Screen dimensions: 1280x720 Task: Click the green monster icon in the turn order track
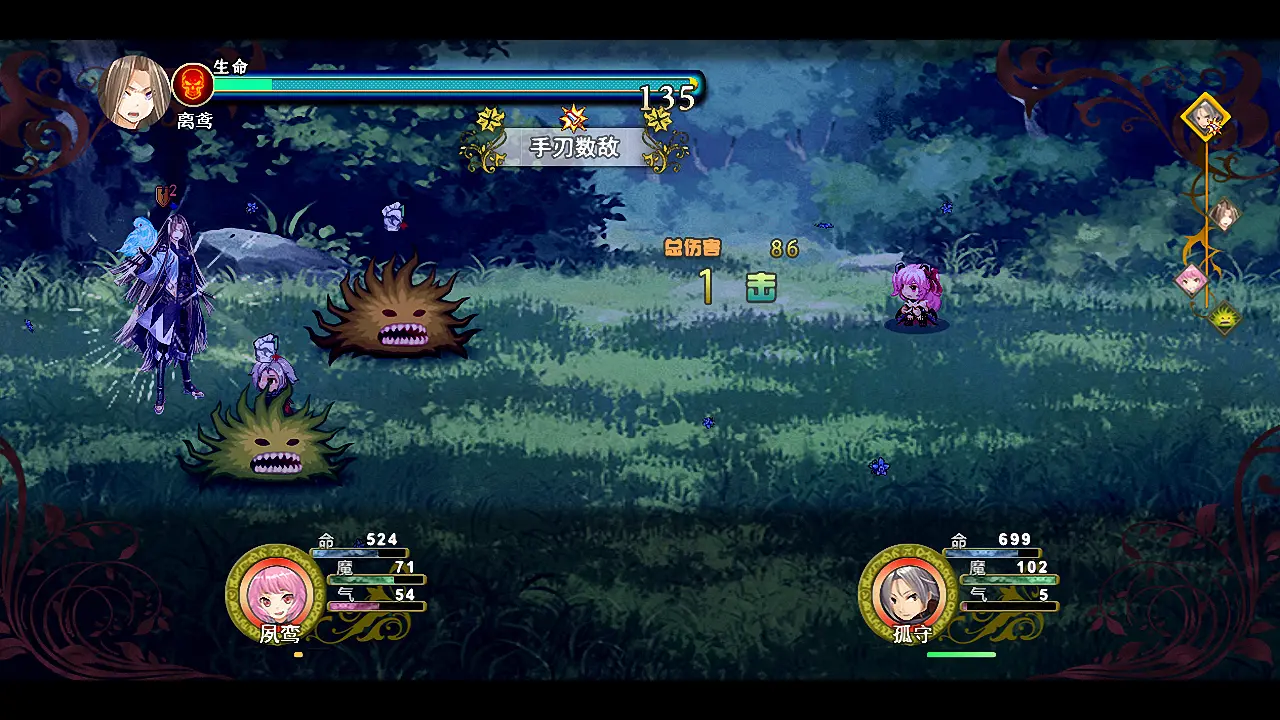(1224, 318)
